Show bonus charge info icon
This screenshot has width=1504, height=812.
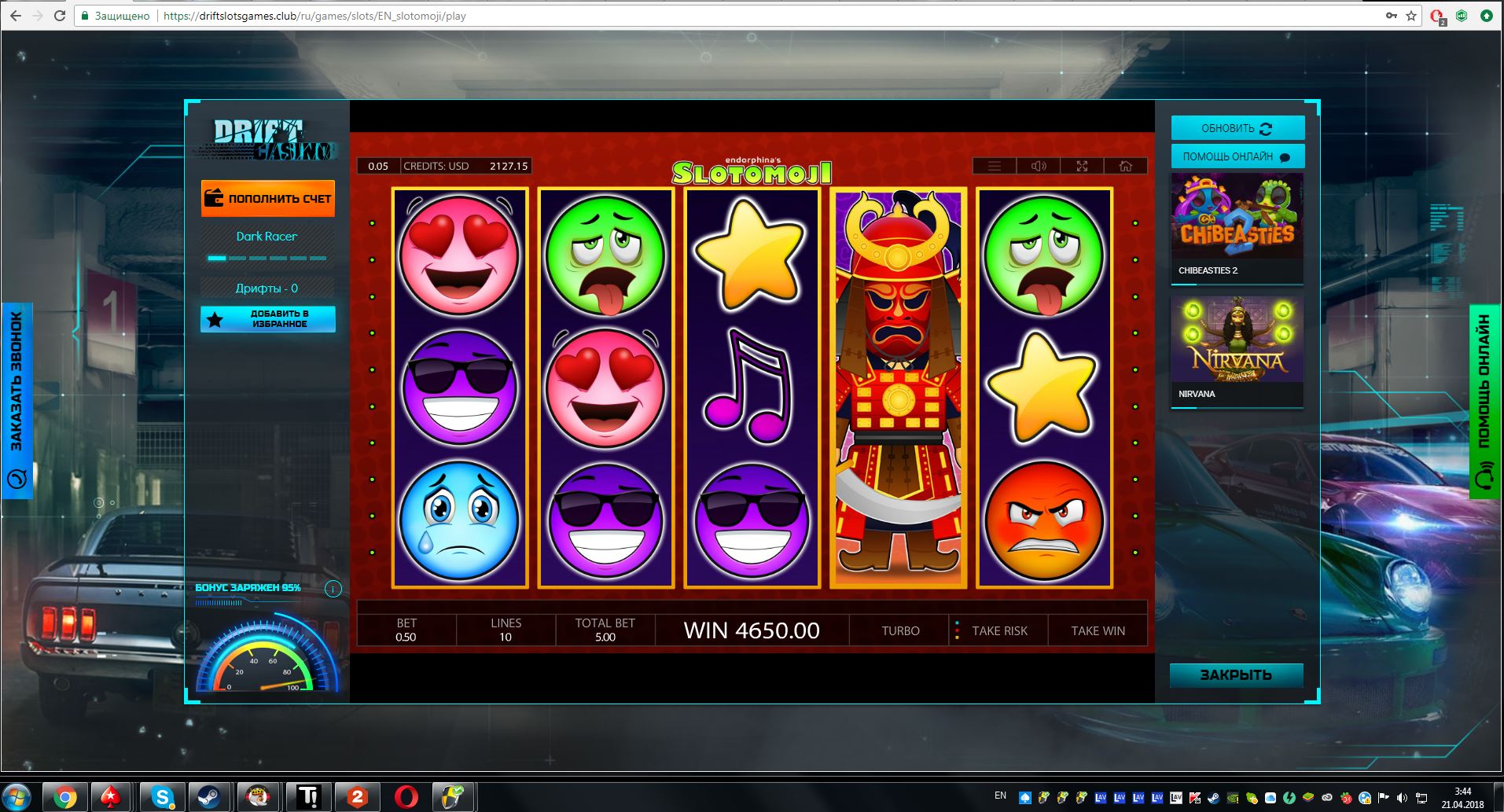333,589
